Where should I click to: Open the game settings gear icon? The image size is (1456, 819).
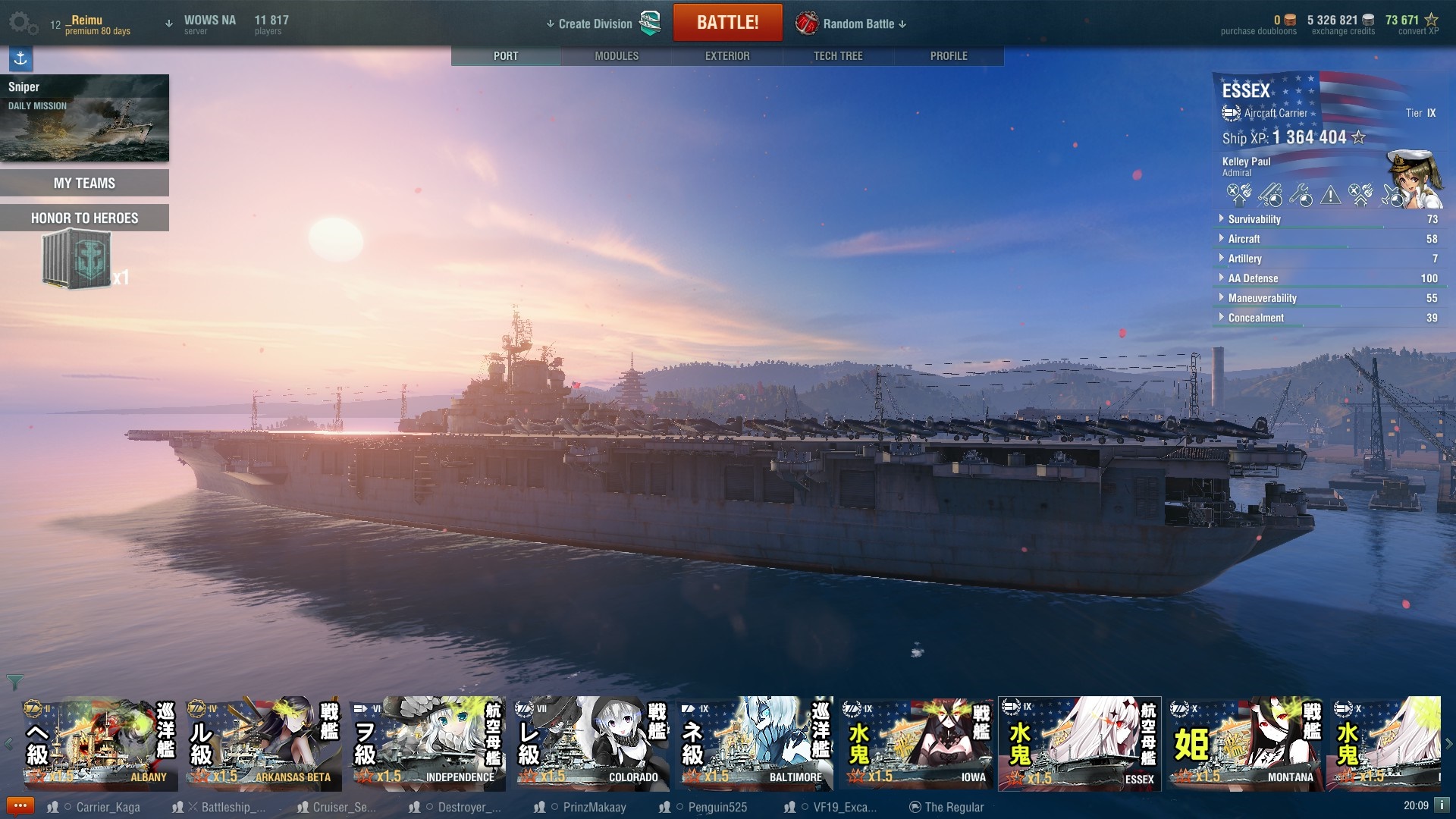point(21,23)
